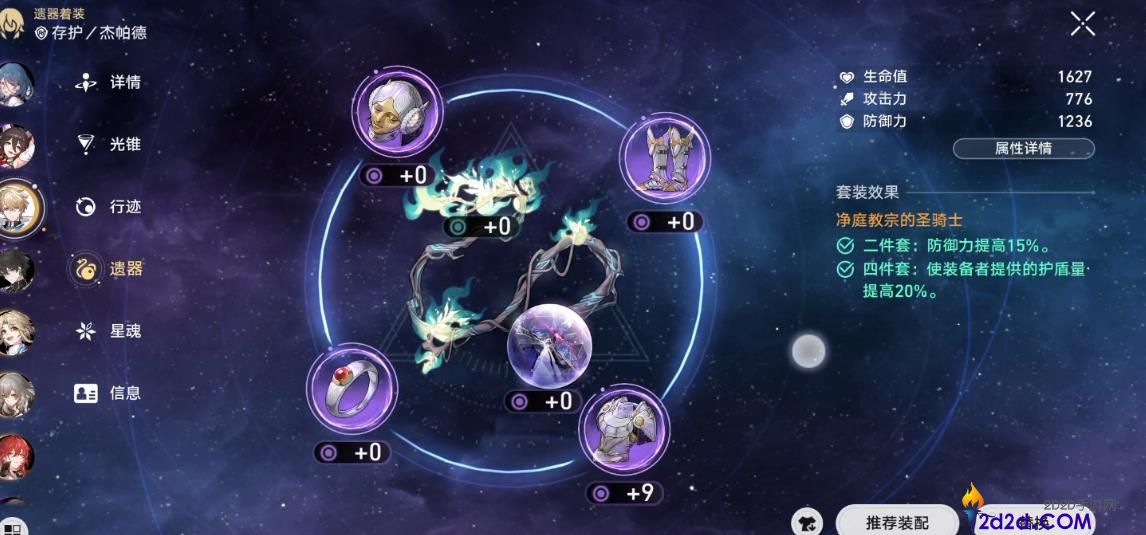
Task: Select the 遗器 relics tab
Action: tap(109, 268)
